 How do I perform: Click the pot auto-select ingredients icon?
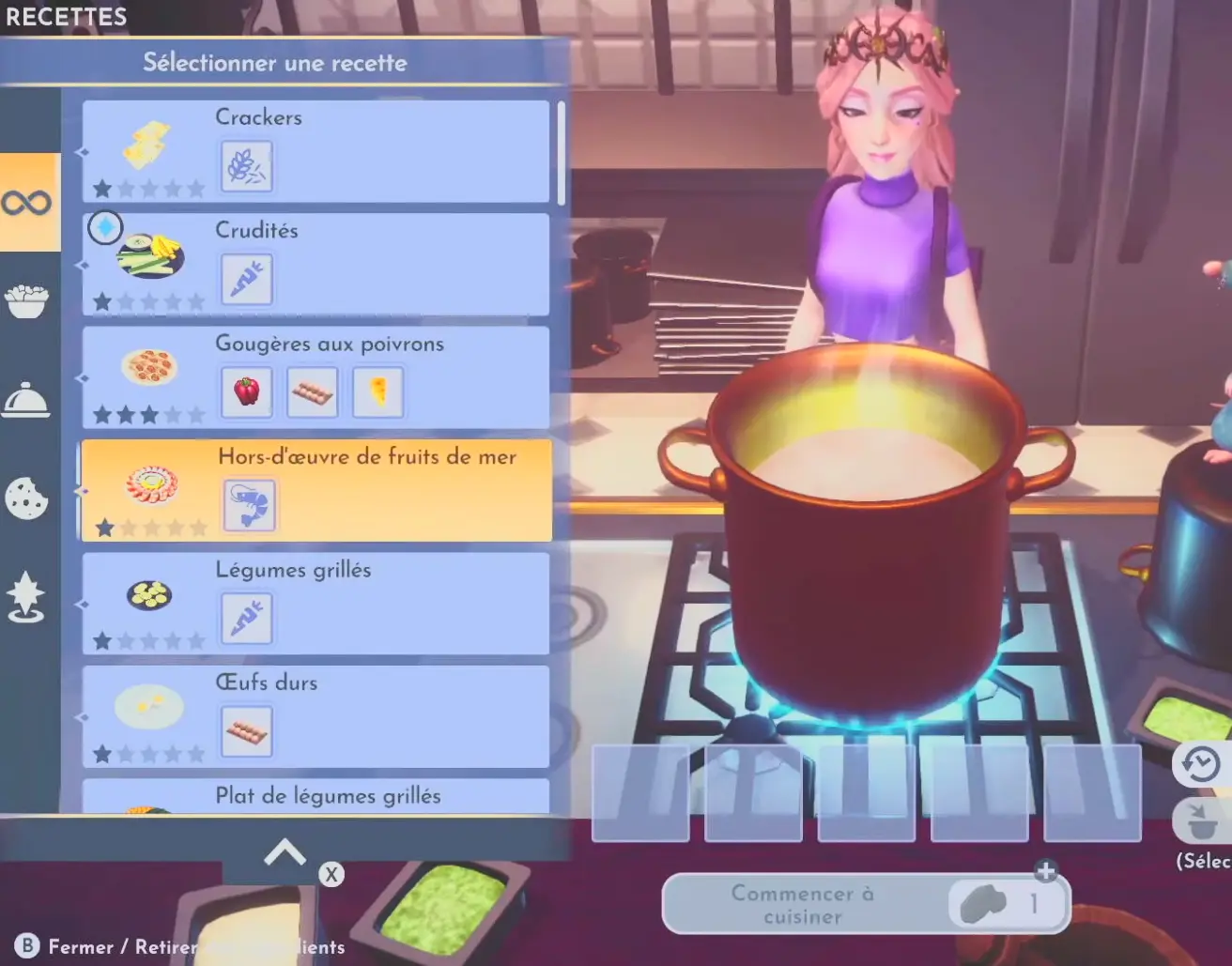point(1200,821)
